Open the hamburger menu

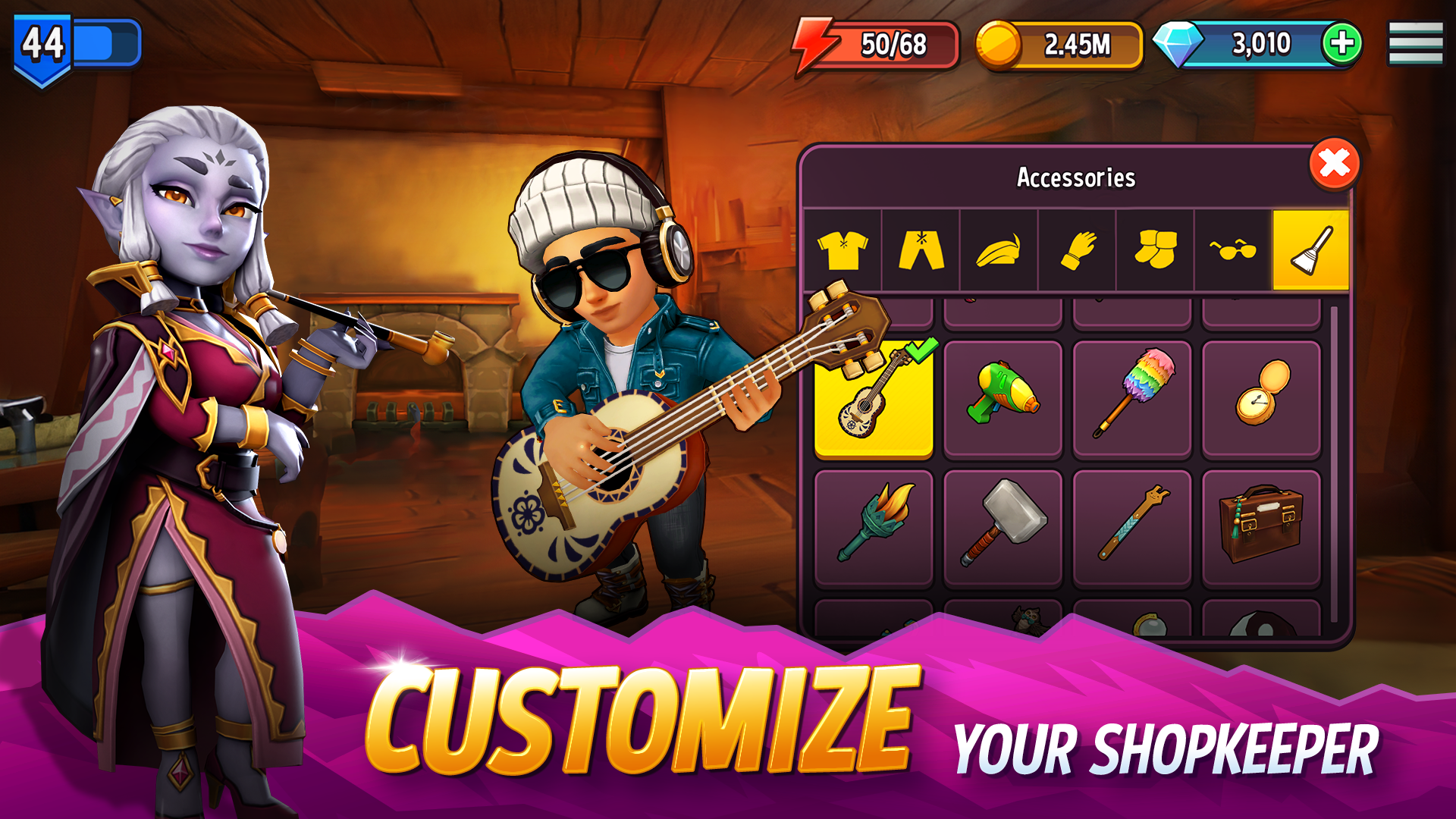click(x=1415, y=43)
